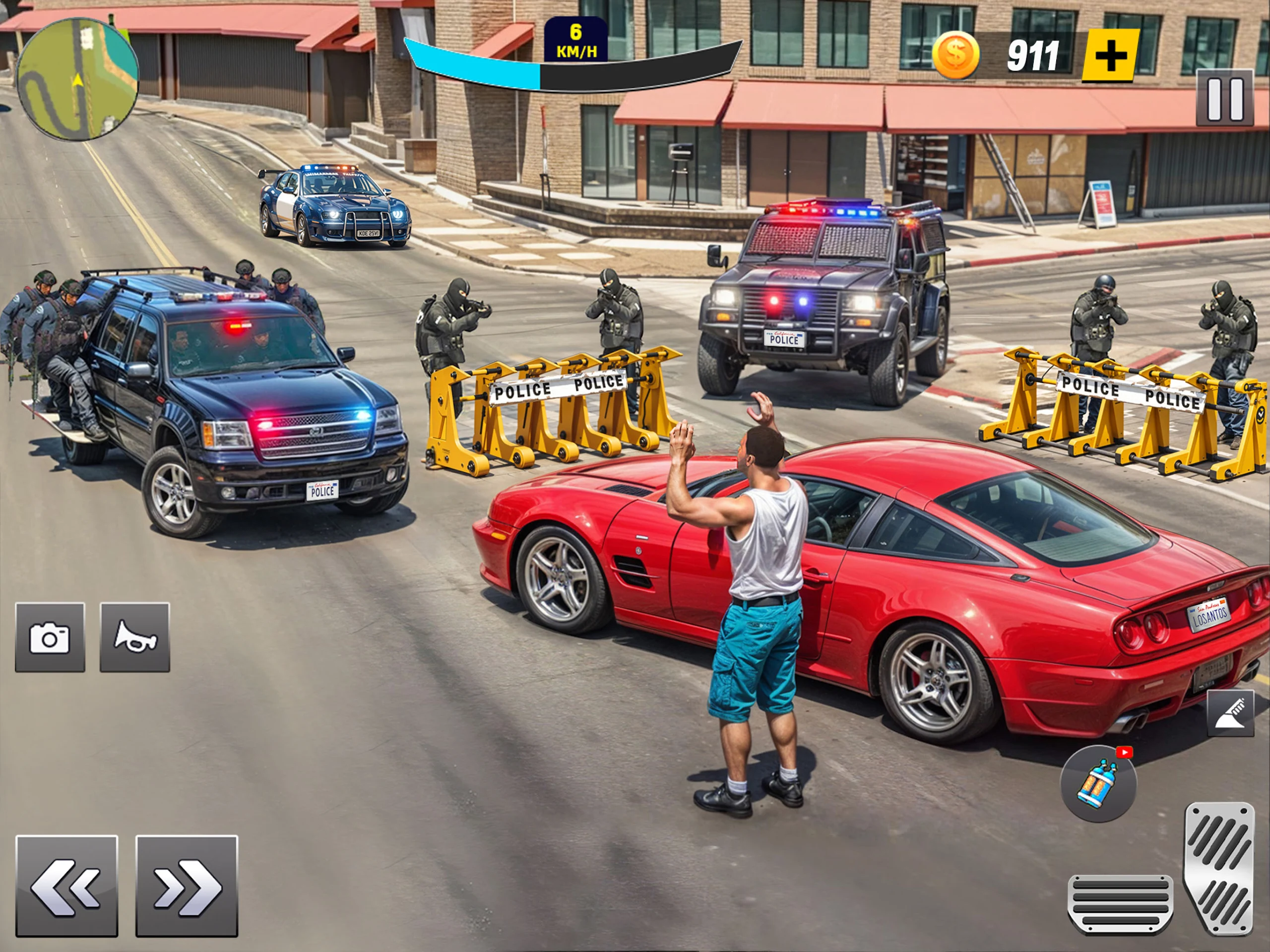Hit the brake pedal
The height and width of the screenshot is (952, 1270).
(1120, 904)
